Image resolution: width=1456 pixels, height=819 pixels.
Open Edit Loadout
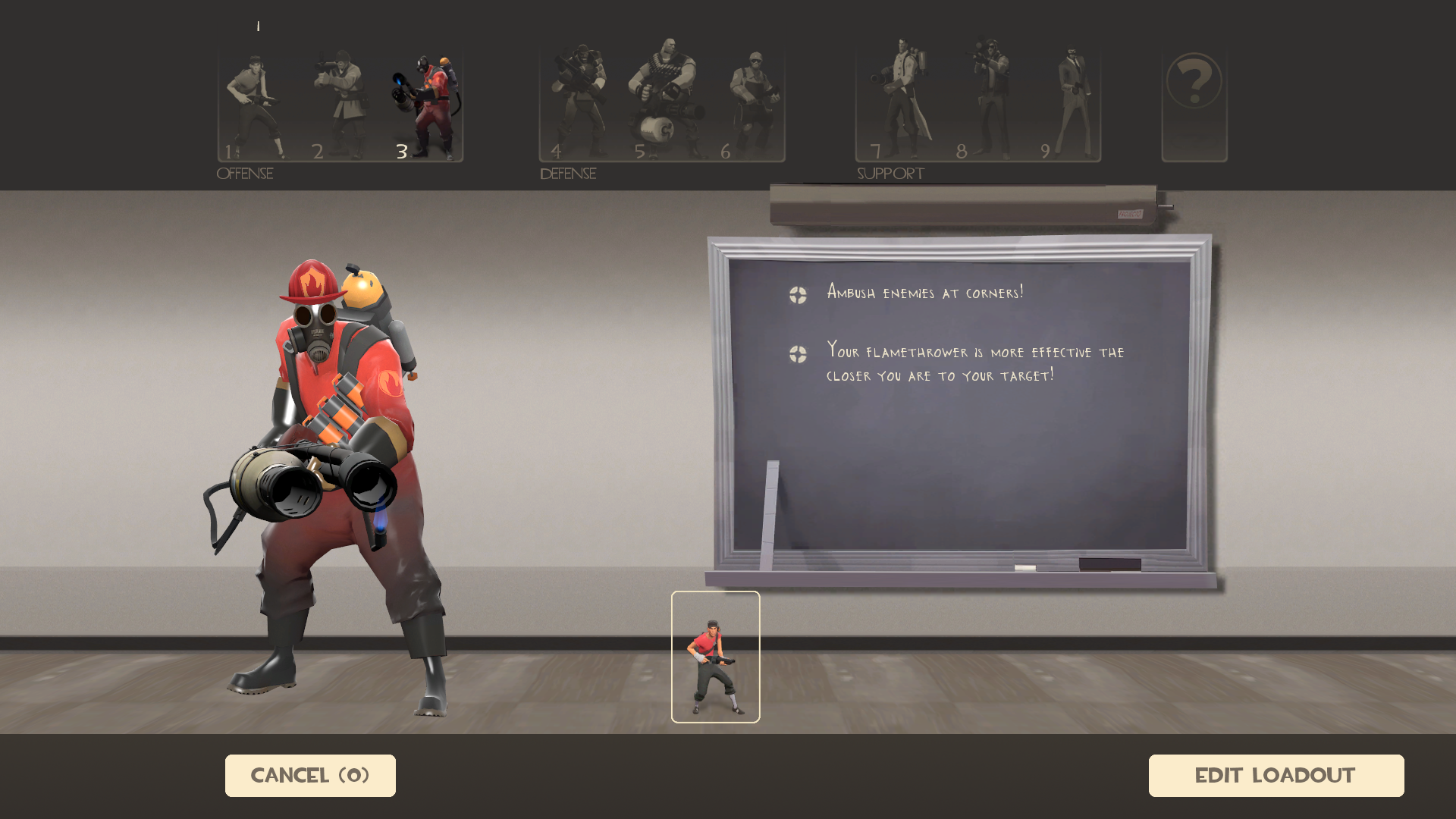click(1276, 775)
